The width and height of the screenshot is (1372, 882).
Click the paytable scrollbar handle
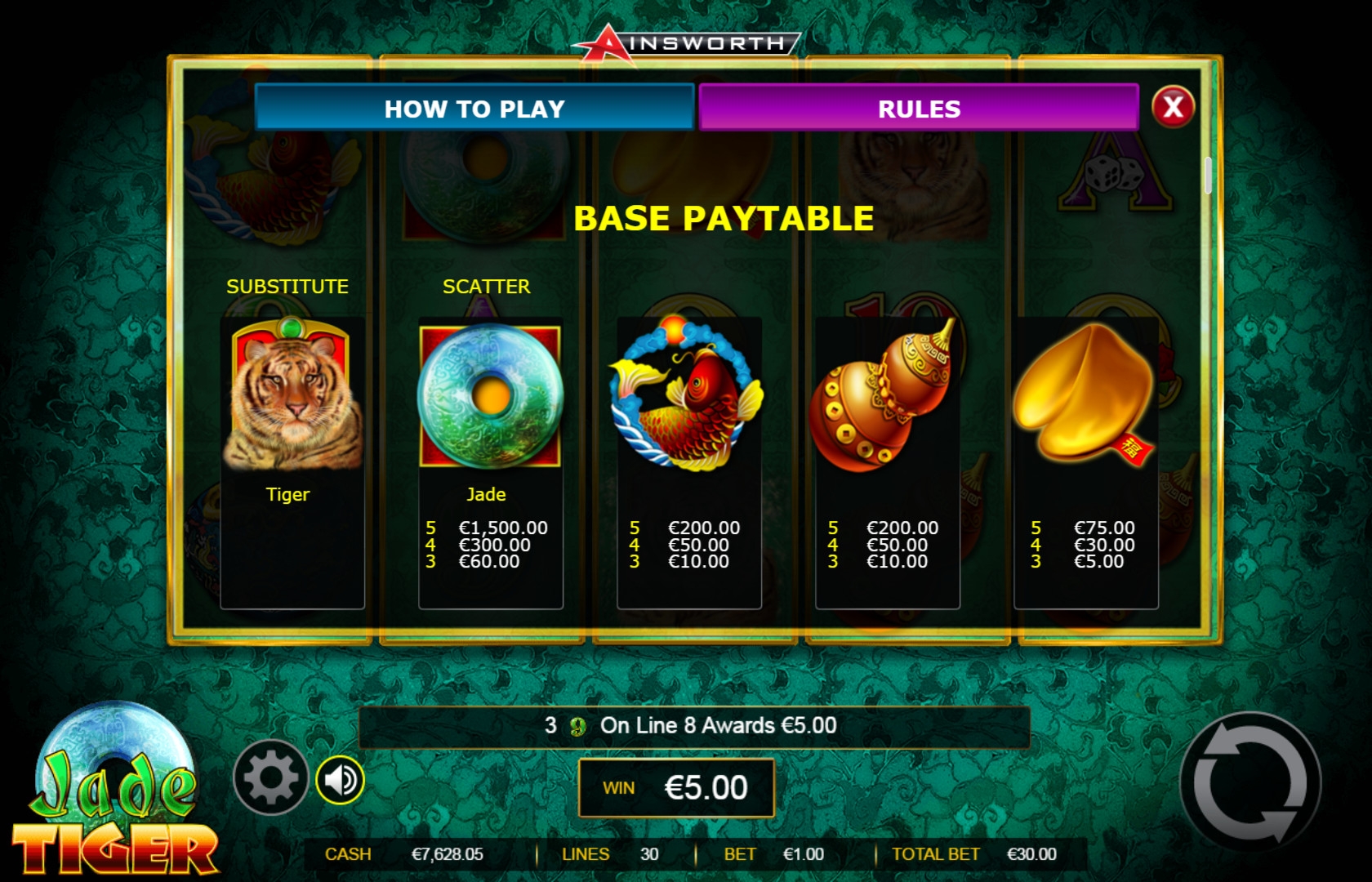pyautogui.click(x=1208, y=175)
